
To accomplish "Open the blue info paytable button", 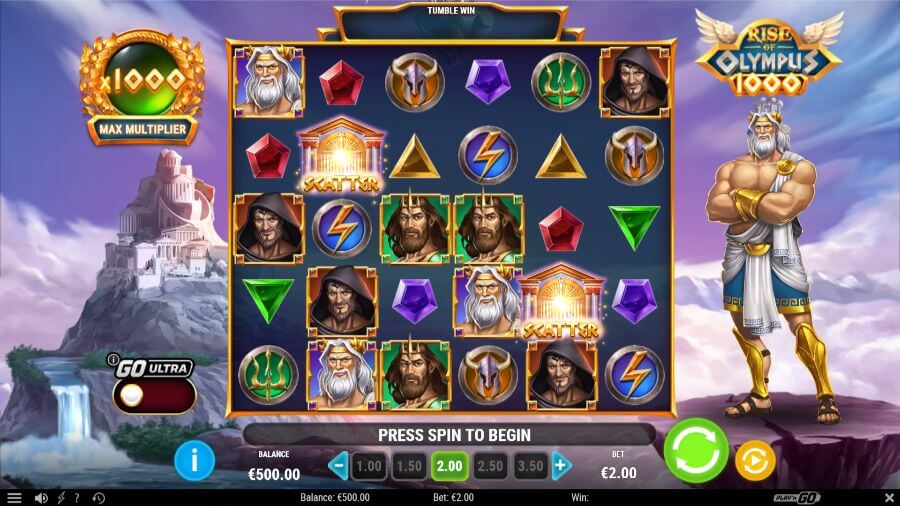I will [195, 460].
